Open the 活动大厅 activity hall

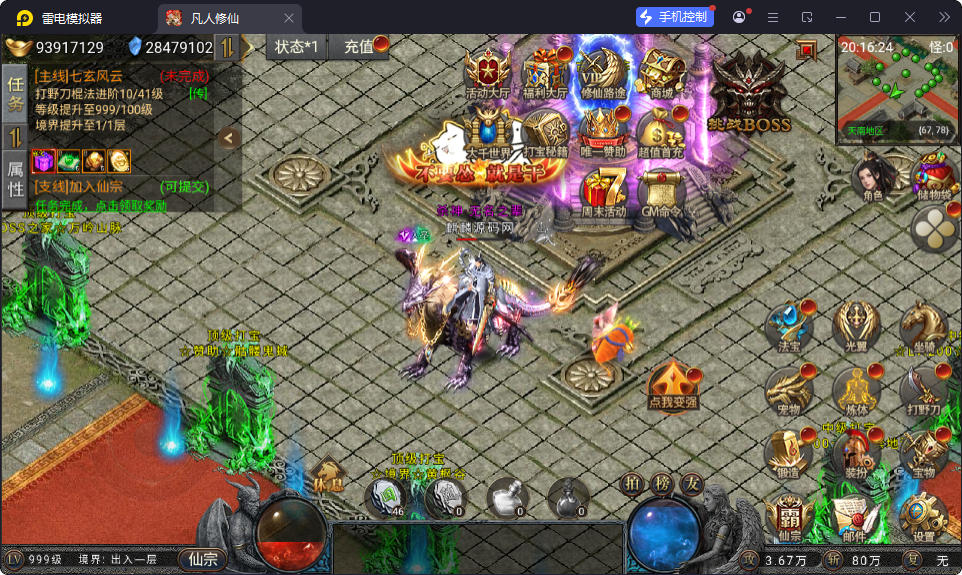(x=488, y=72)
